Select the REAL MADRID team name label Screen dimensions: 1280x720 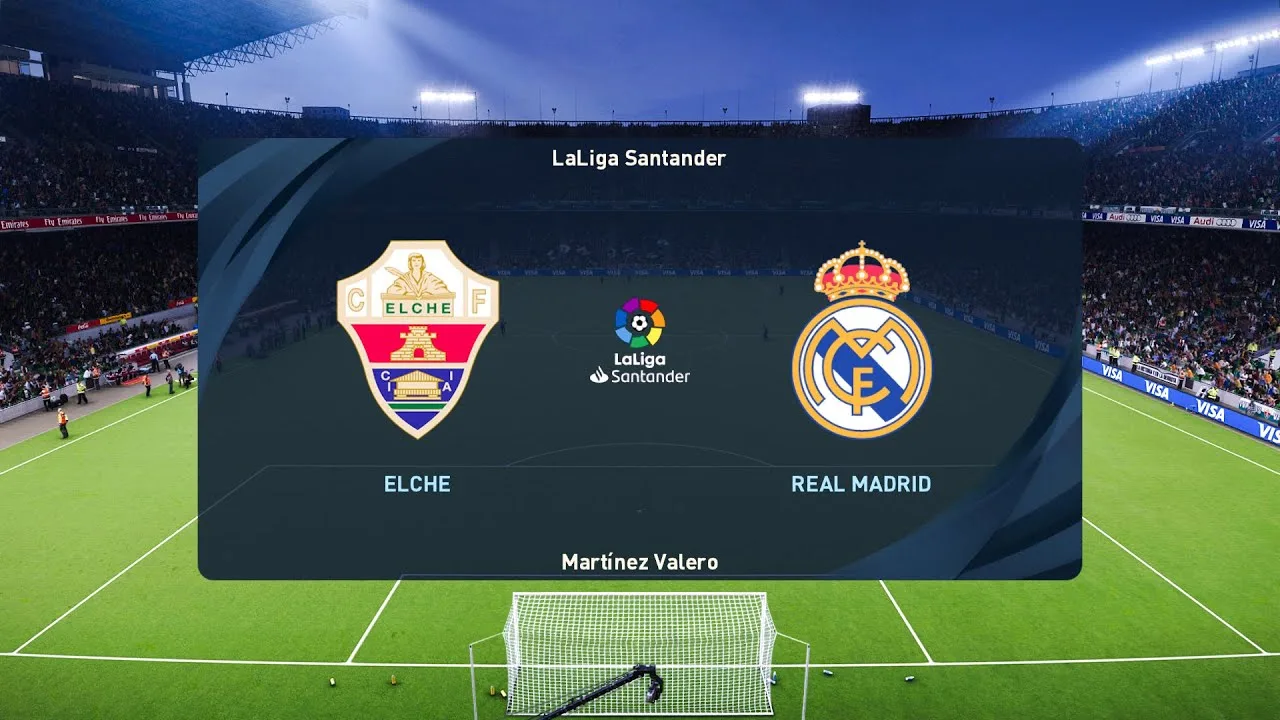click(862, 484)
